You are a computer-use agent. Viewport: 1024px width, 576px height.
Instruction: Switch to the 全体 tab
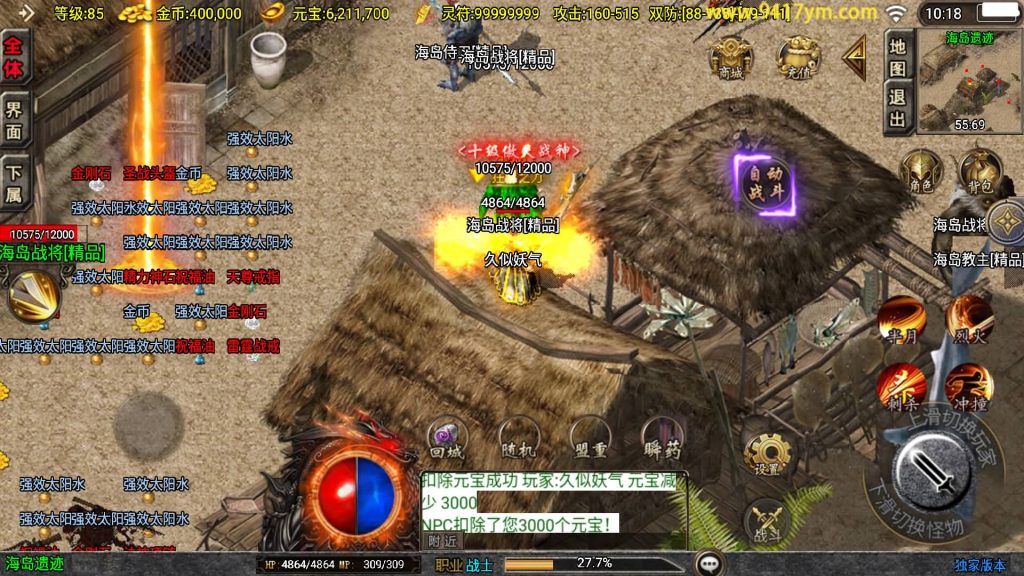click(x=15, y=56)
